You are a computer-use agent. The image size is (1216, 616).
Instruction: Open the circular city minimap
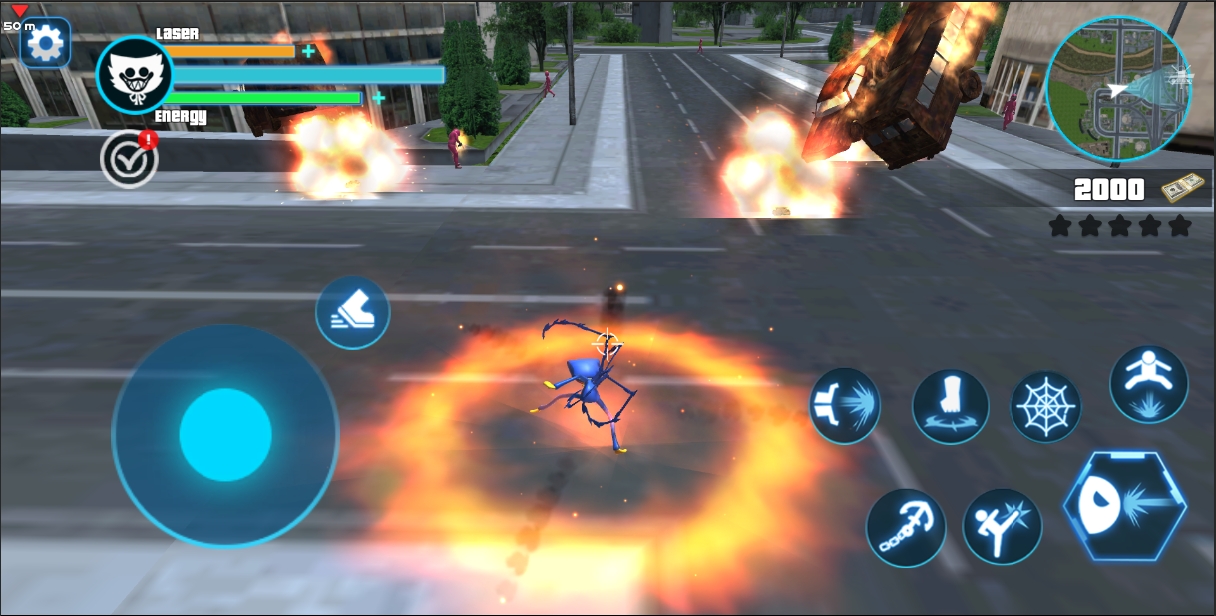click(x=1118, y=89)
